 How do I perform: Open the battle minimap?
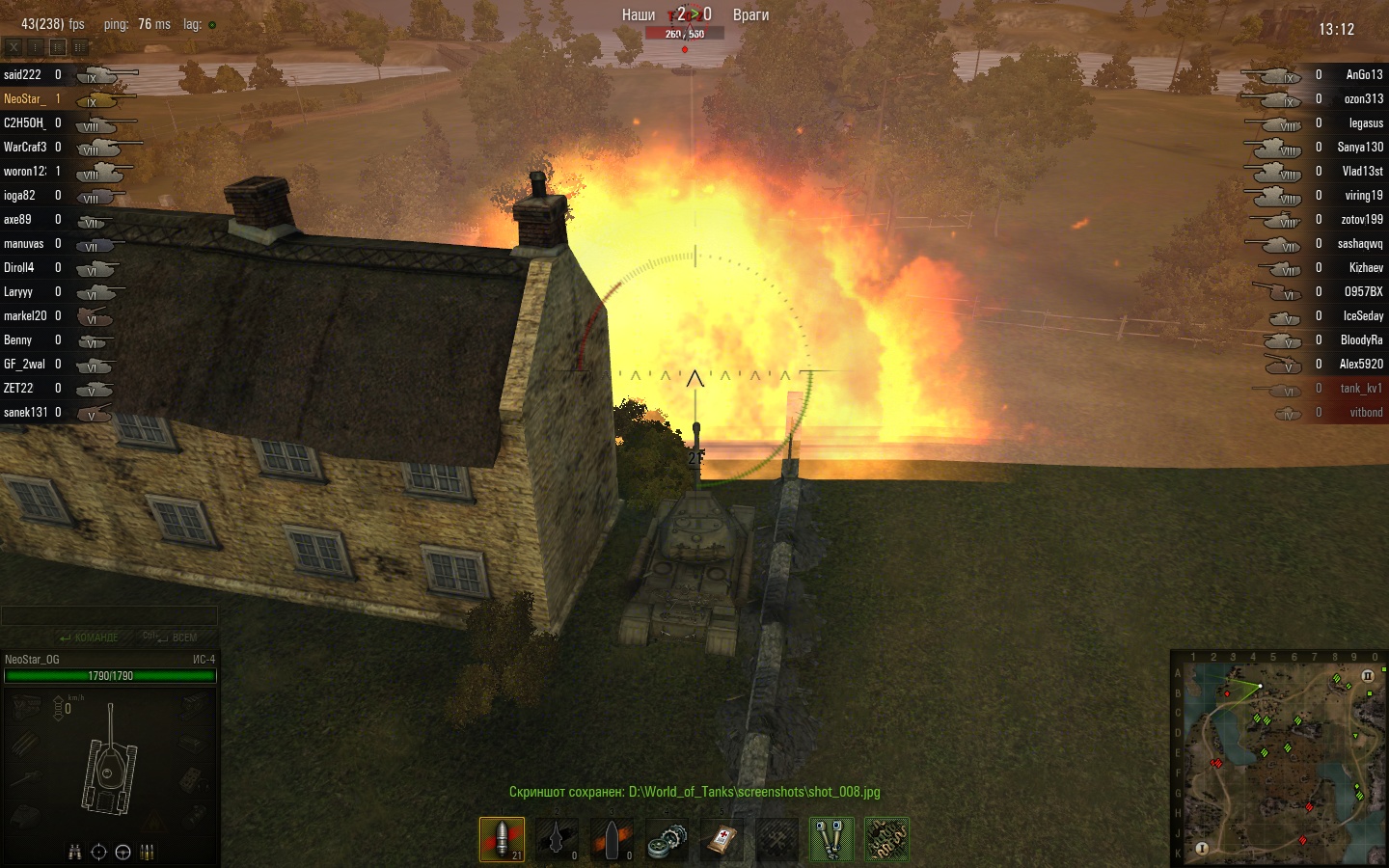[1278, 759]
